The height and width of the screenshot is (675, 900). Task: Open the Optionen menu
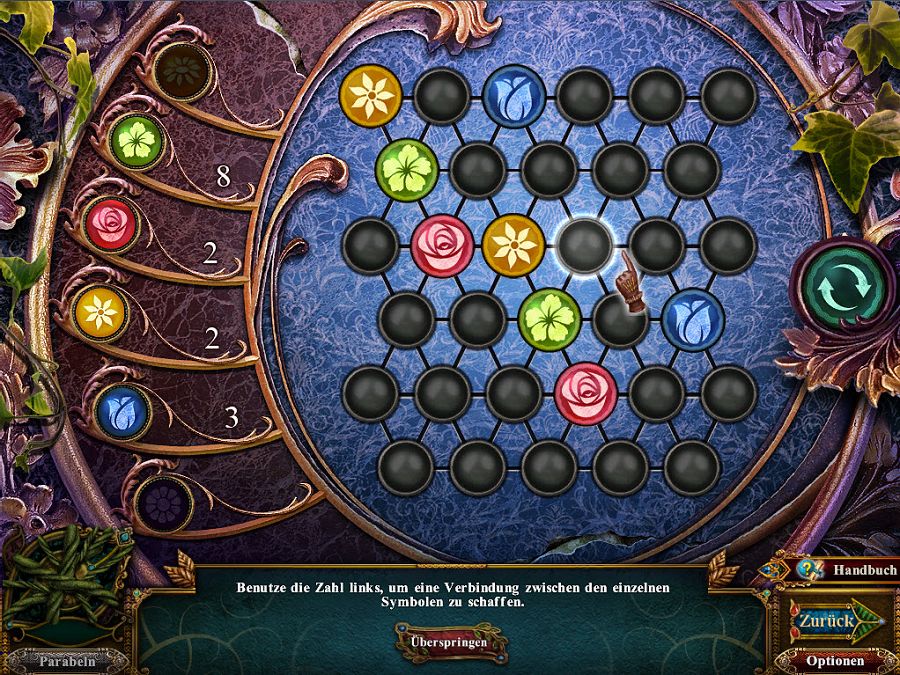pos(834,661)
